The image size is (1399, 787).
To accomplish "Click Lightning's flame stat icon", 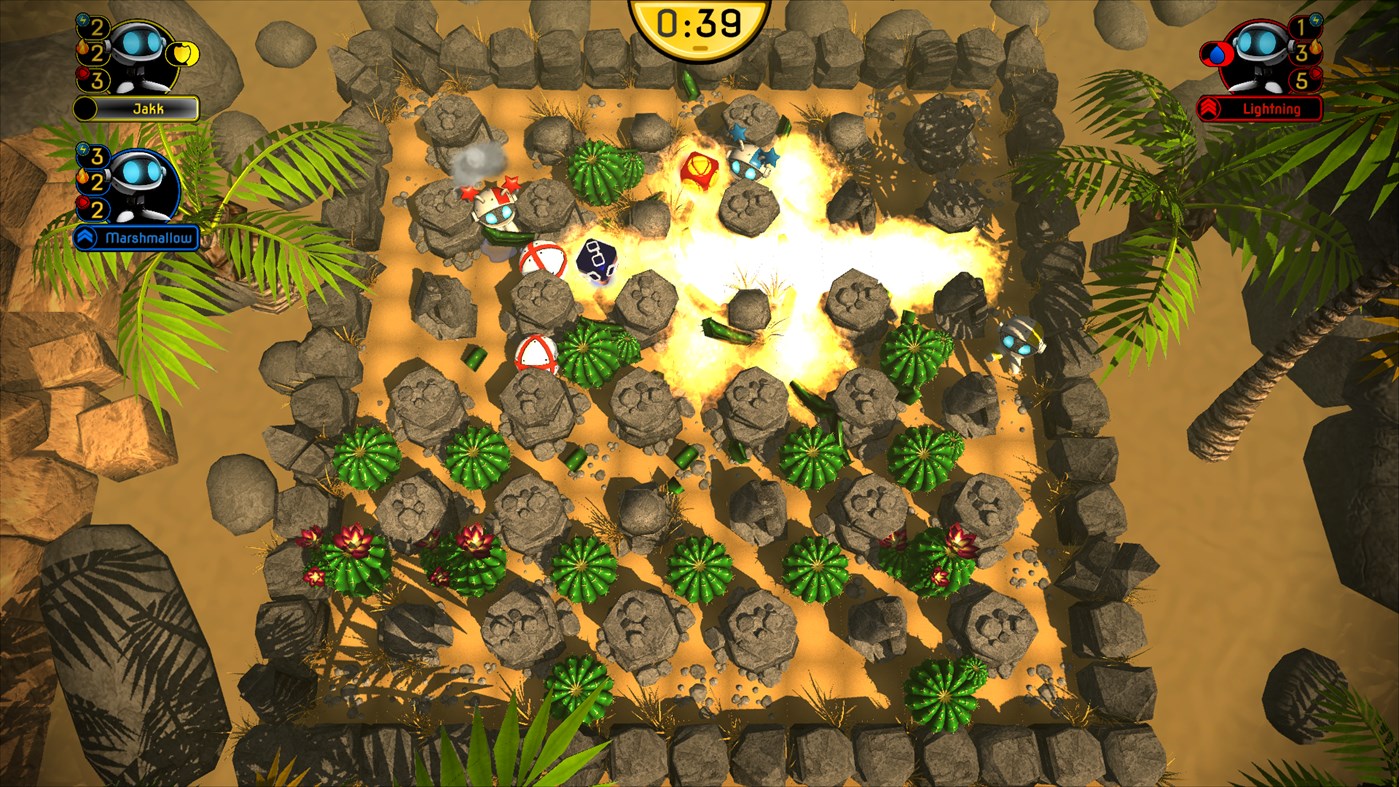I will click(x=1315, y=48).
